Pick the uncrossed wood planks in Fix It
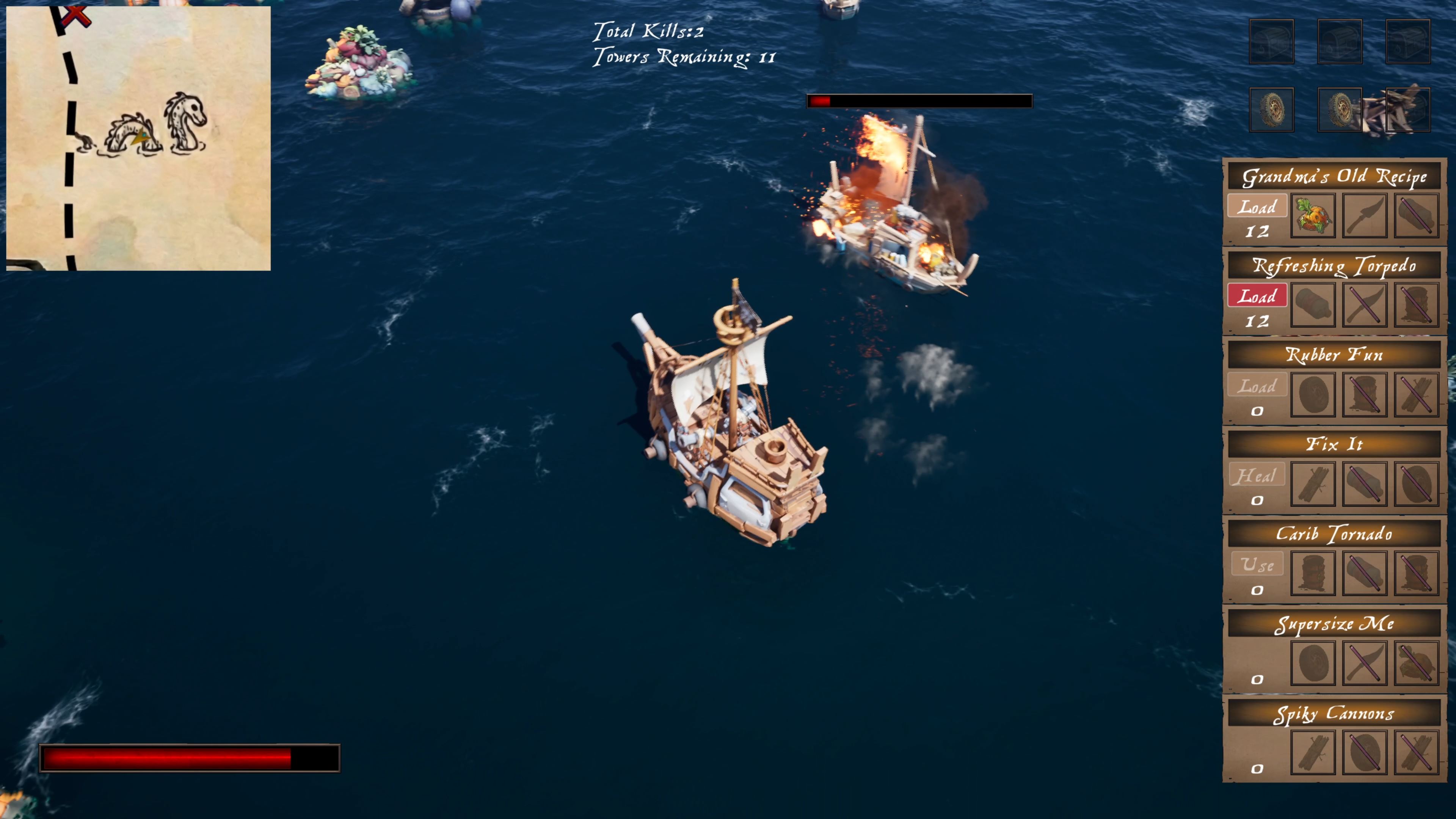 point(1313,484)
